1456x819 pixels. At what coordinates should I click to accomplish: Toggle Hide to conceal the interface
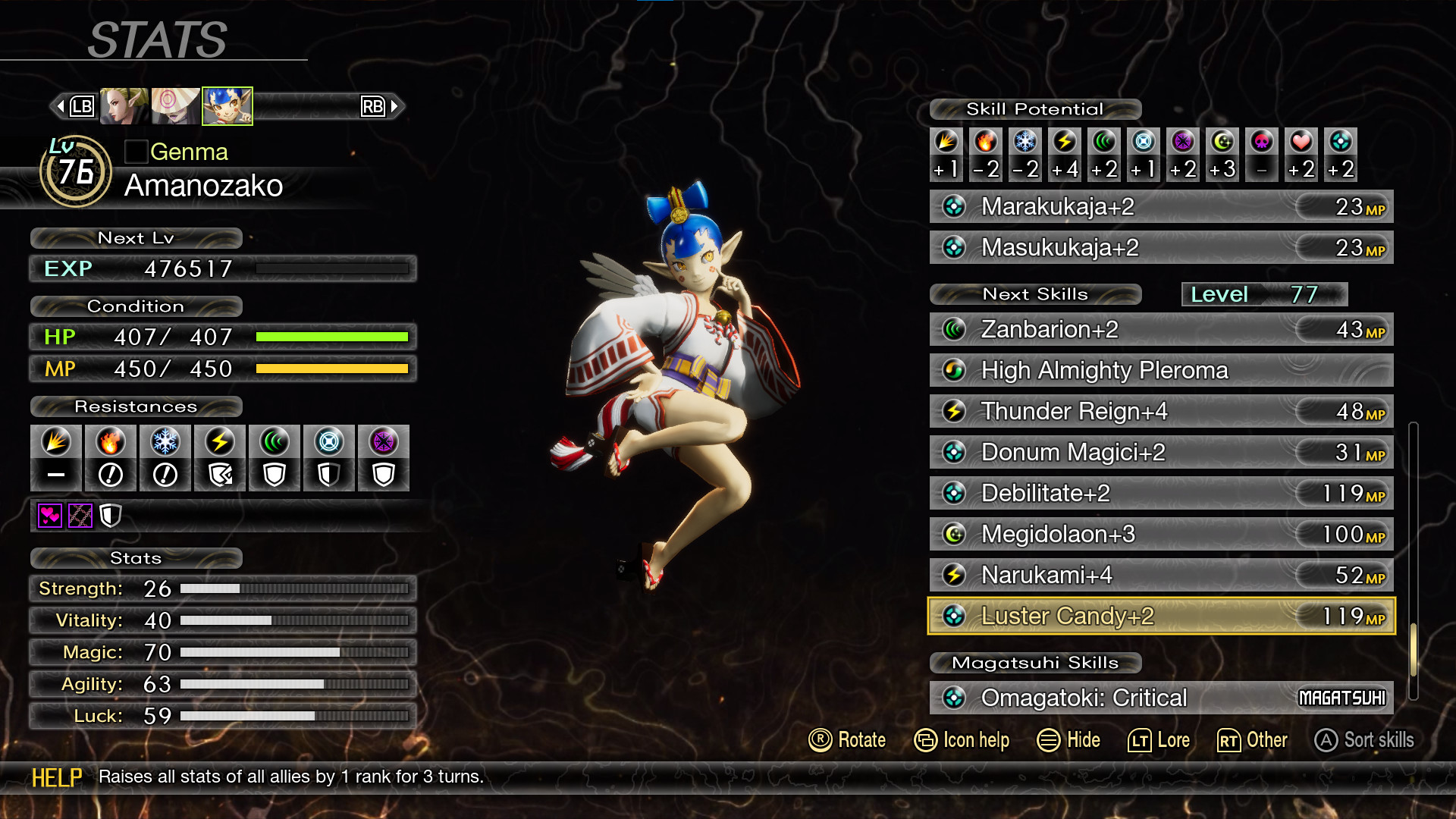tap(1070, 740)
